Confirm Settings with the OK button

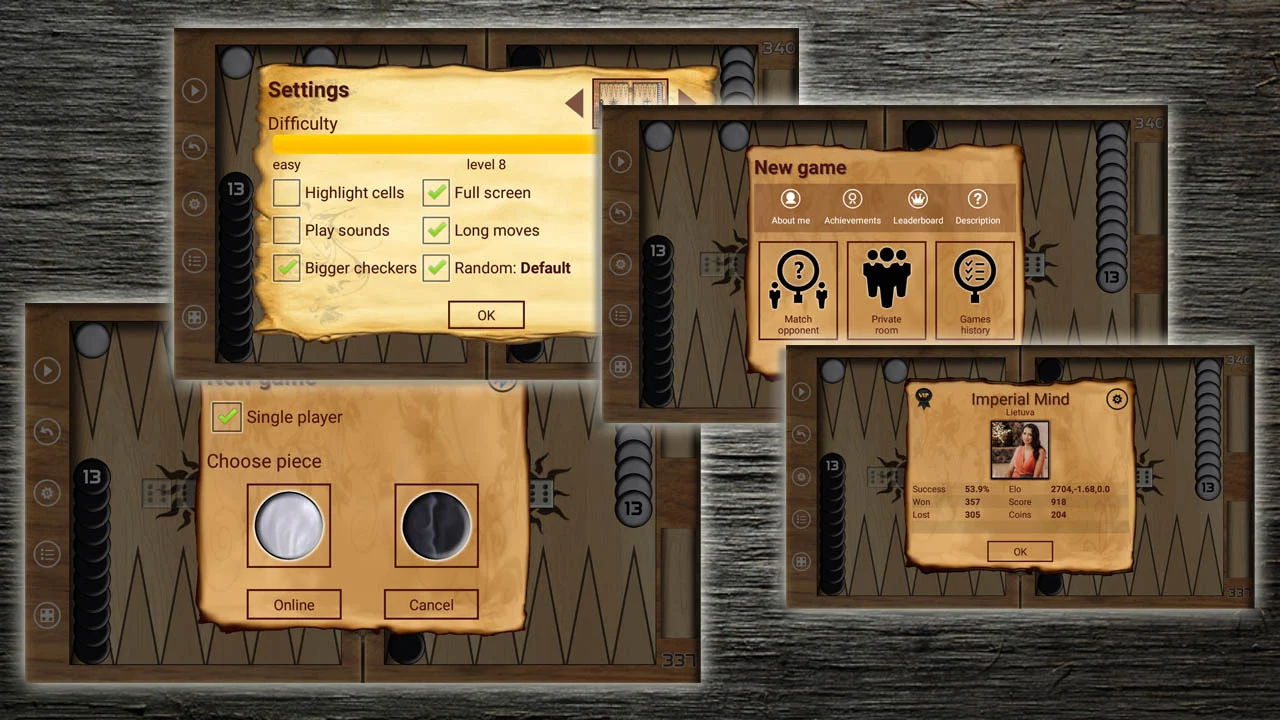pyautogui.click(x=486, y=315)
